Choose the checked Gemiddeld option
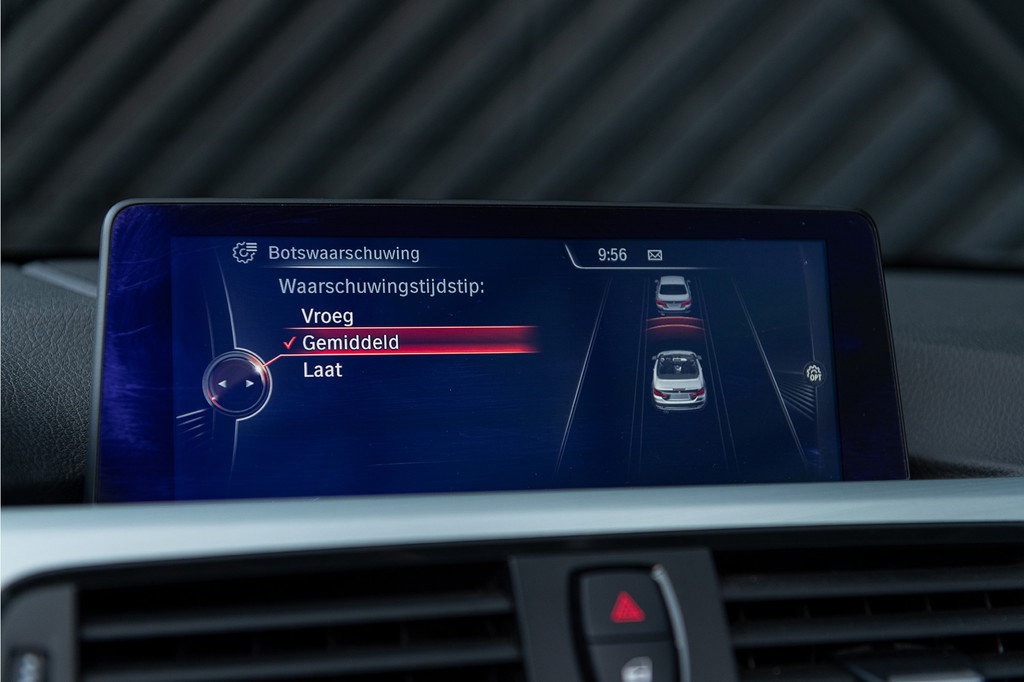Image resolution: width=1024 pixels, height=682 pixels. (x=350, y=343)
